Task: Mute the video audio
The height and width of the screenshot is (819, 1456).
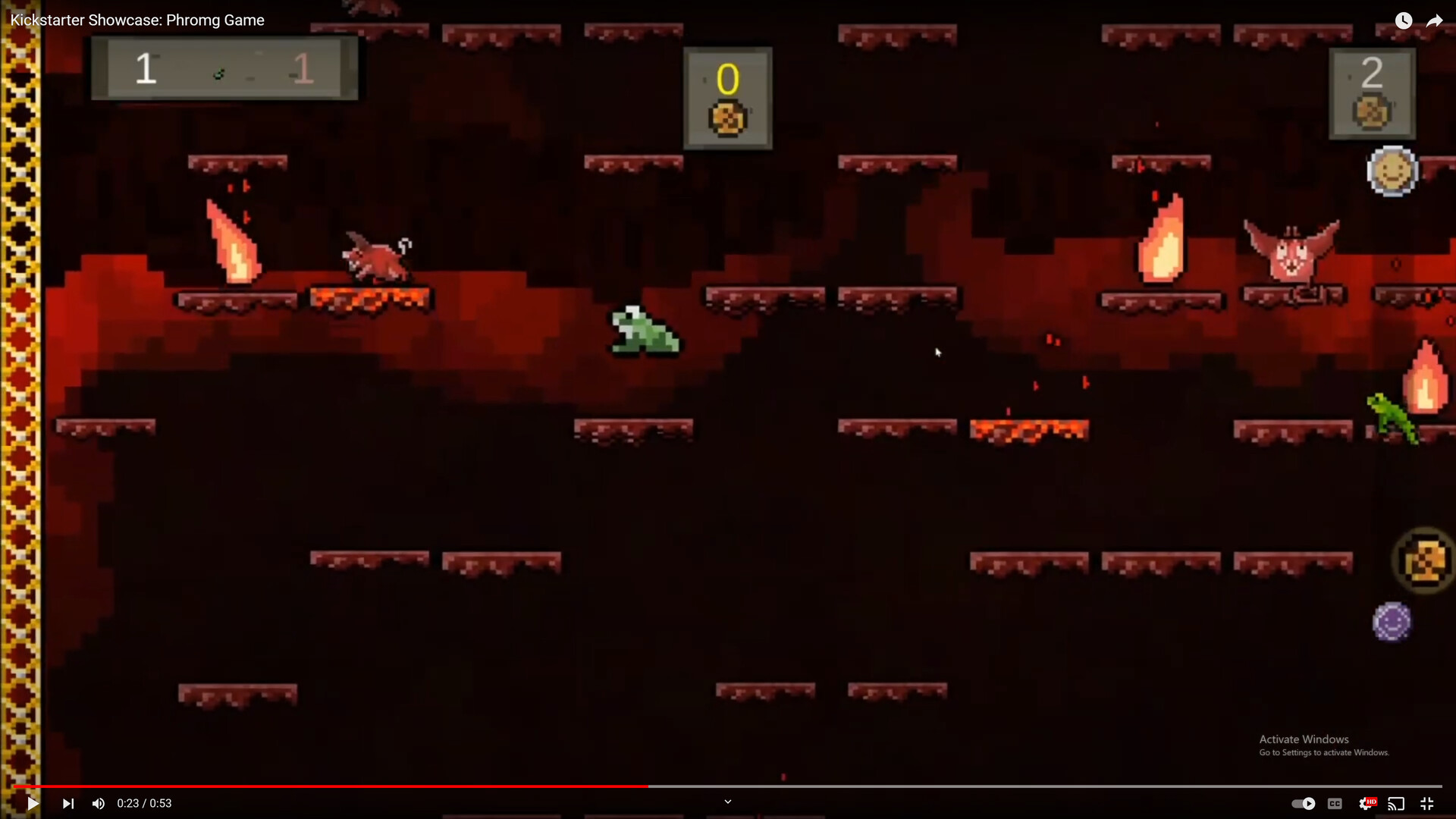Action: coord(98,803)
